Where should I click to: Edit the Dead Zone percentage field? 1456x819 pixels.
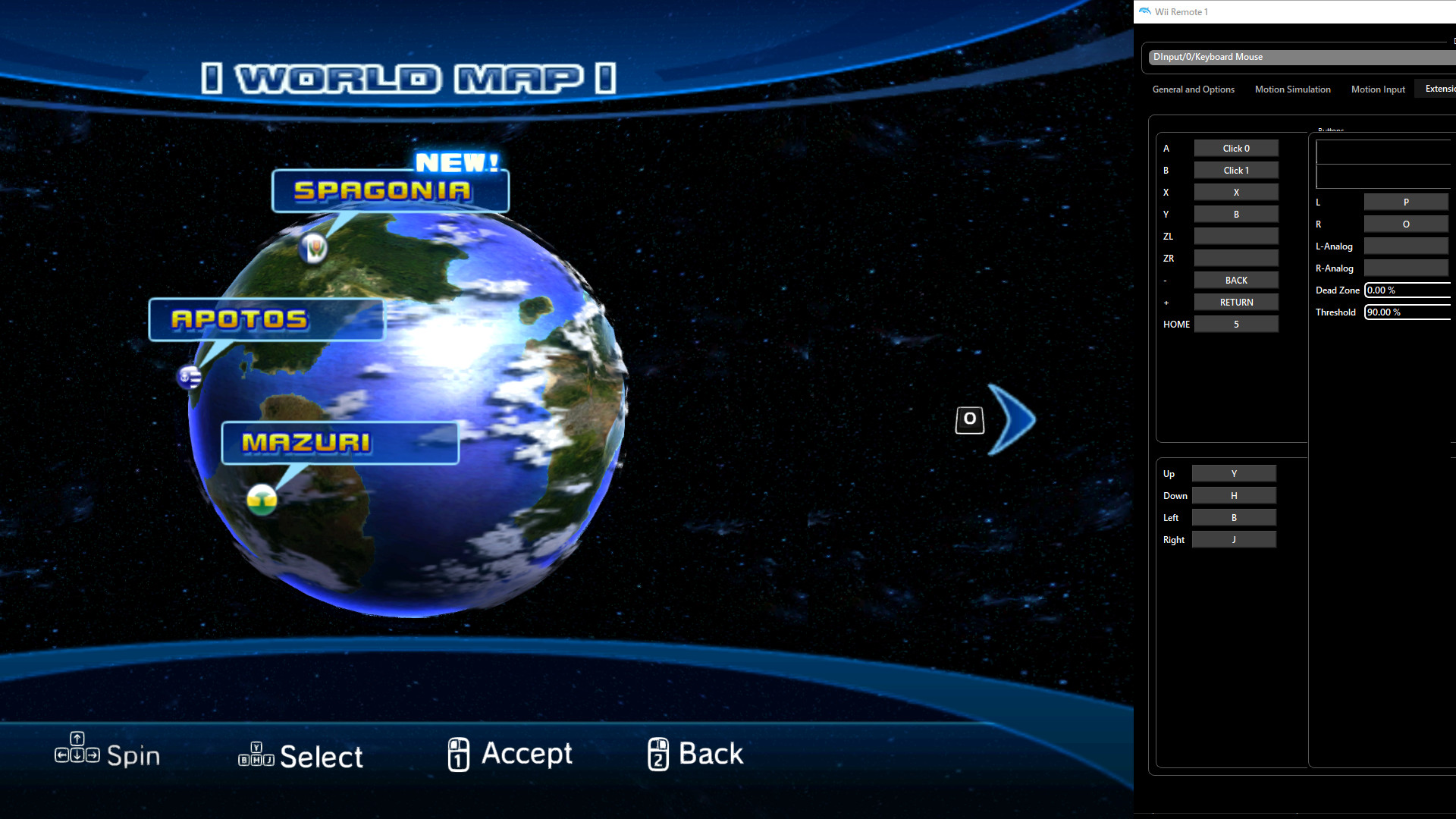[1407, 290]
